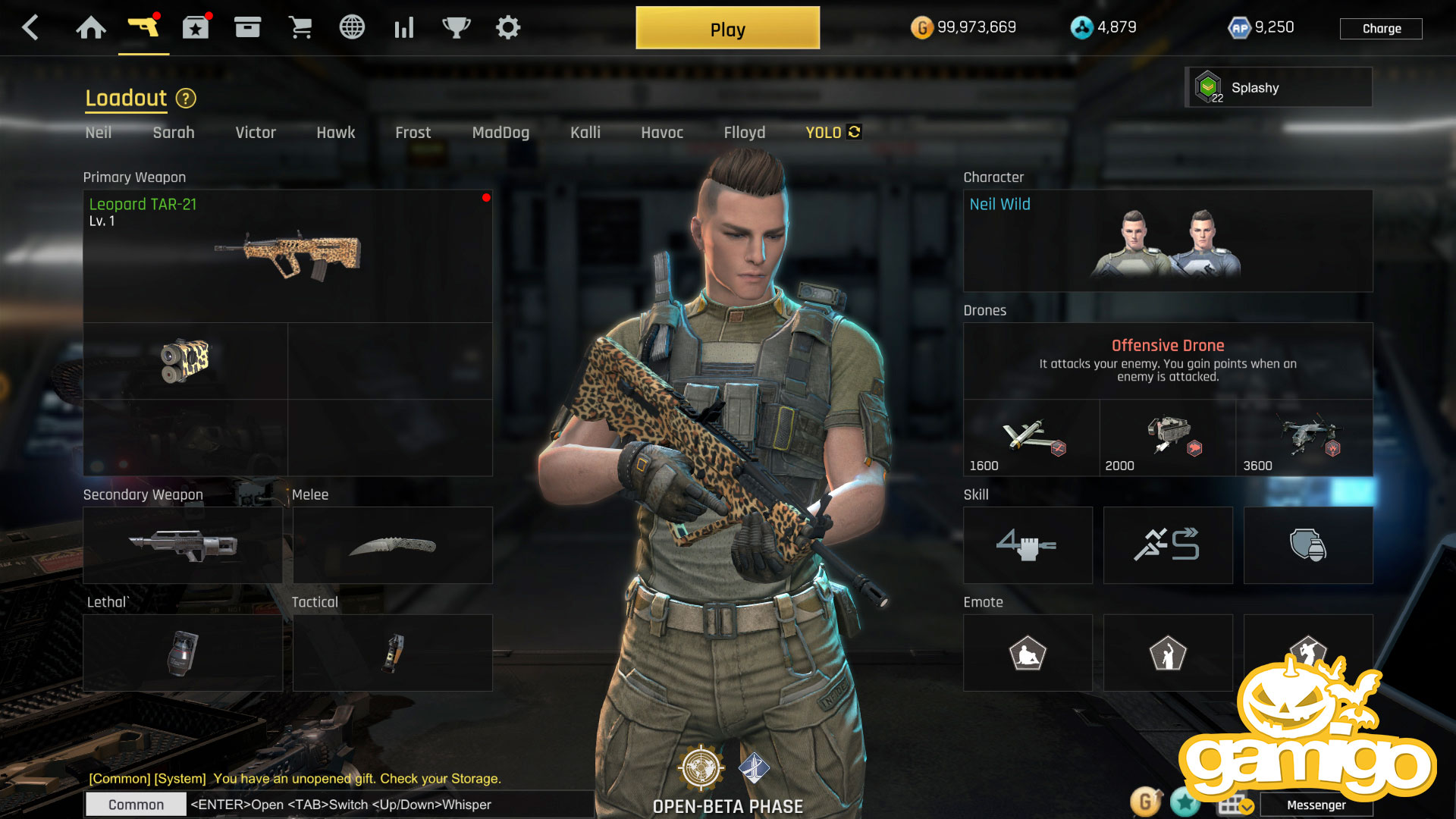Change the Neil Wild character
Image resolution: width=1456 pixels, height=819 pixels.
(x=1167, y=240)
